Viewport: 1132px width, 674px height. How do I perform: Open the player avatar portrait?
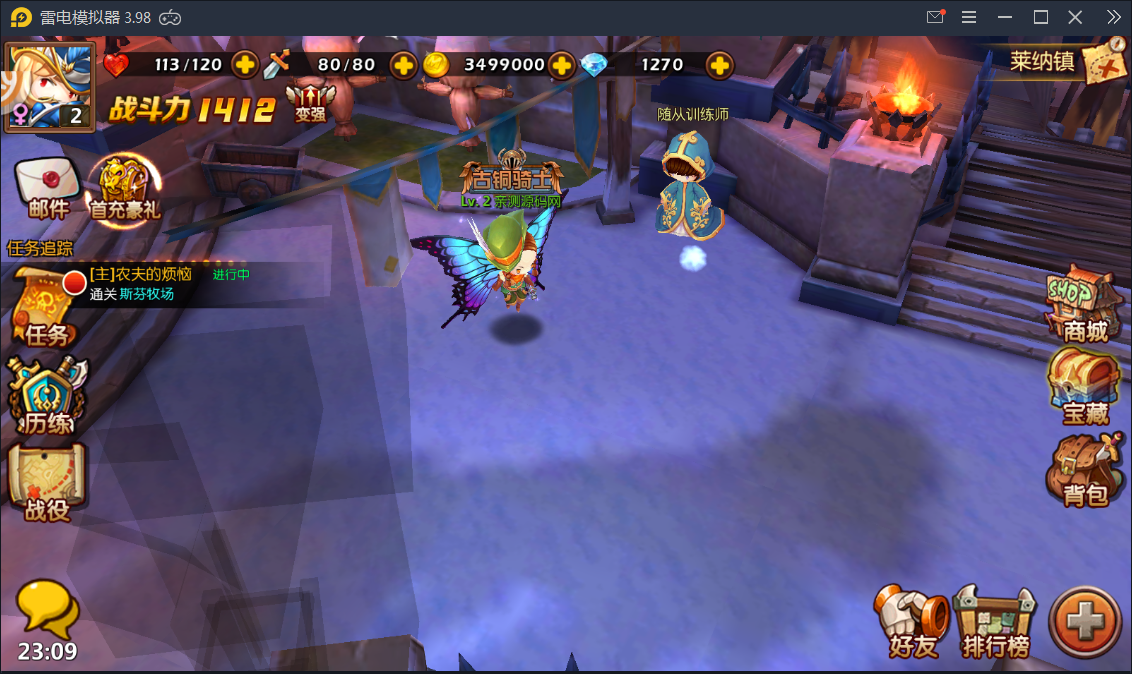(50, 86)
